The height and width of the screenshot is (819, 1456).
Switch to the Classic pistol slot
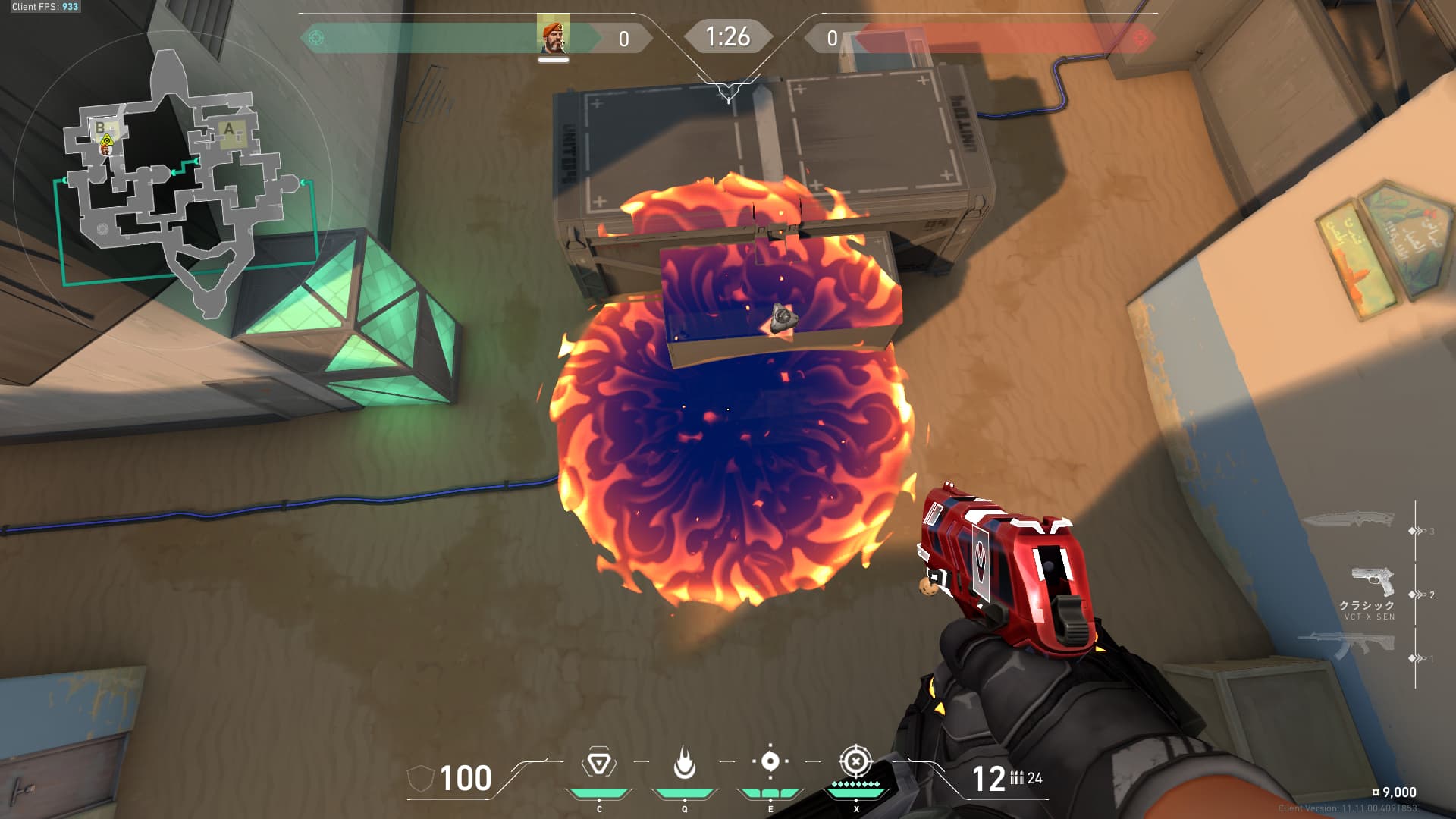pos(1372,581)
